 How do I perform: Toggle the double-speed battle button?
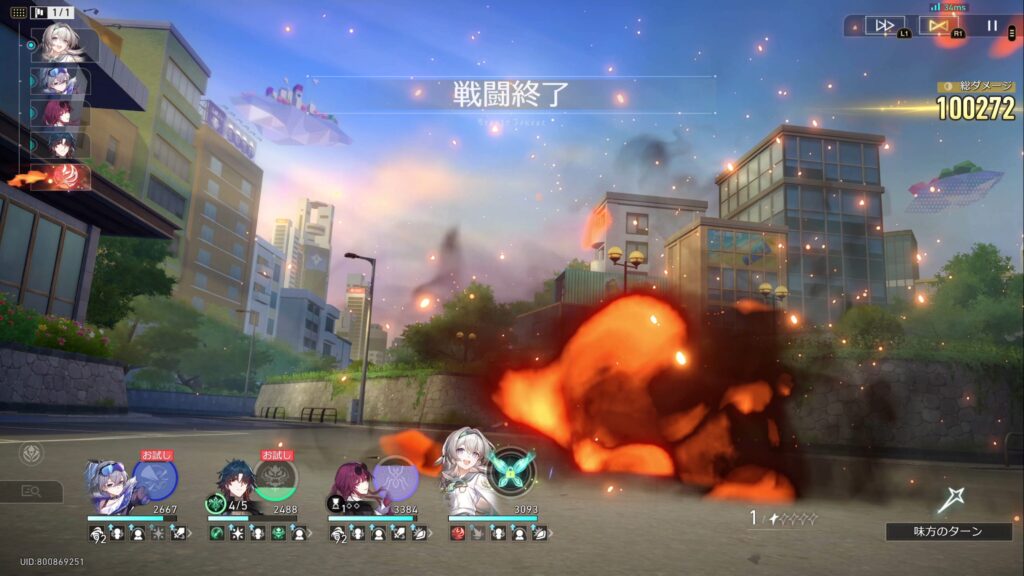(884, 25)
